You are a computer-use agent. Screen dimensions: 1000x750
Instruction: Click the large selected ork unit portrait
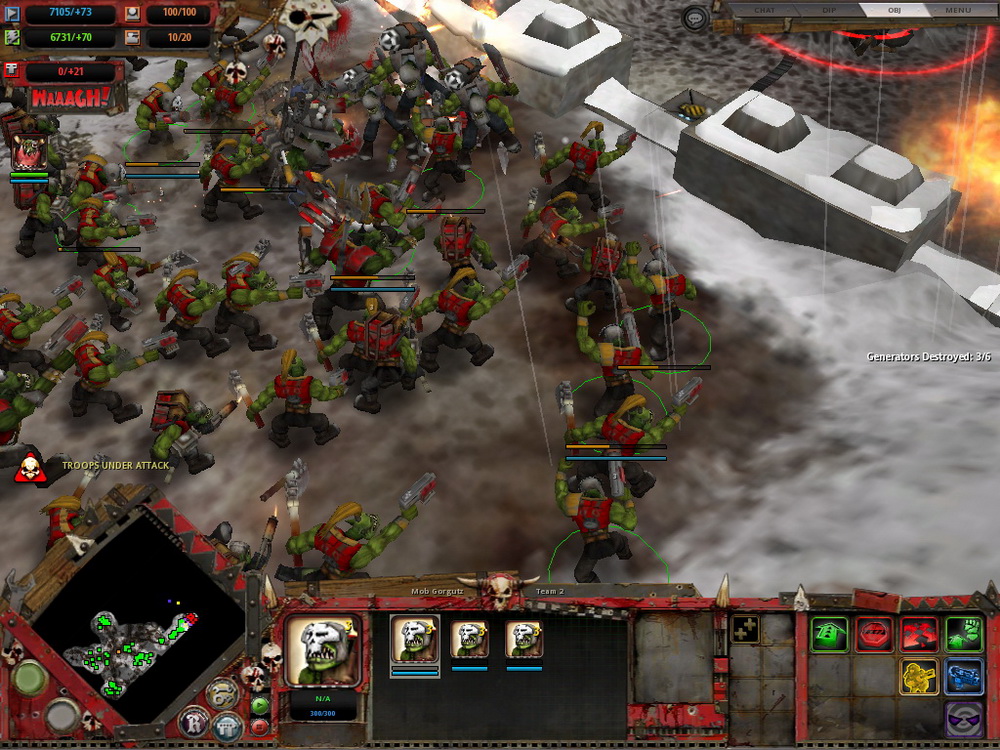click(x=322, y=651)
